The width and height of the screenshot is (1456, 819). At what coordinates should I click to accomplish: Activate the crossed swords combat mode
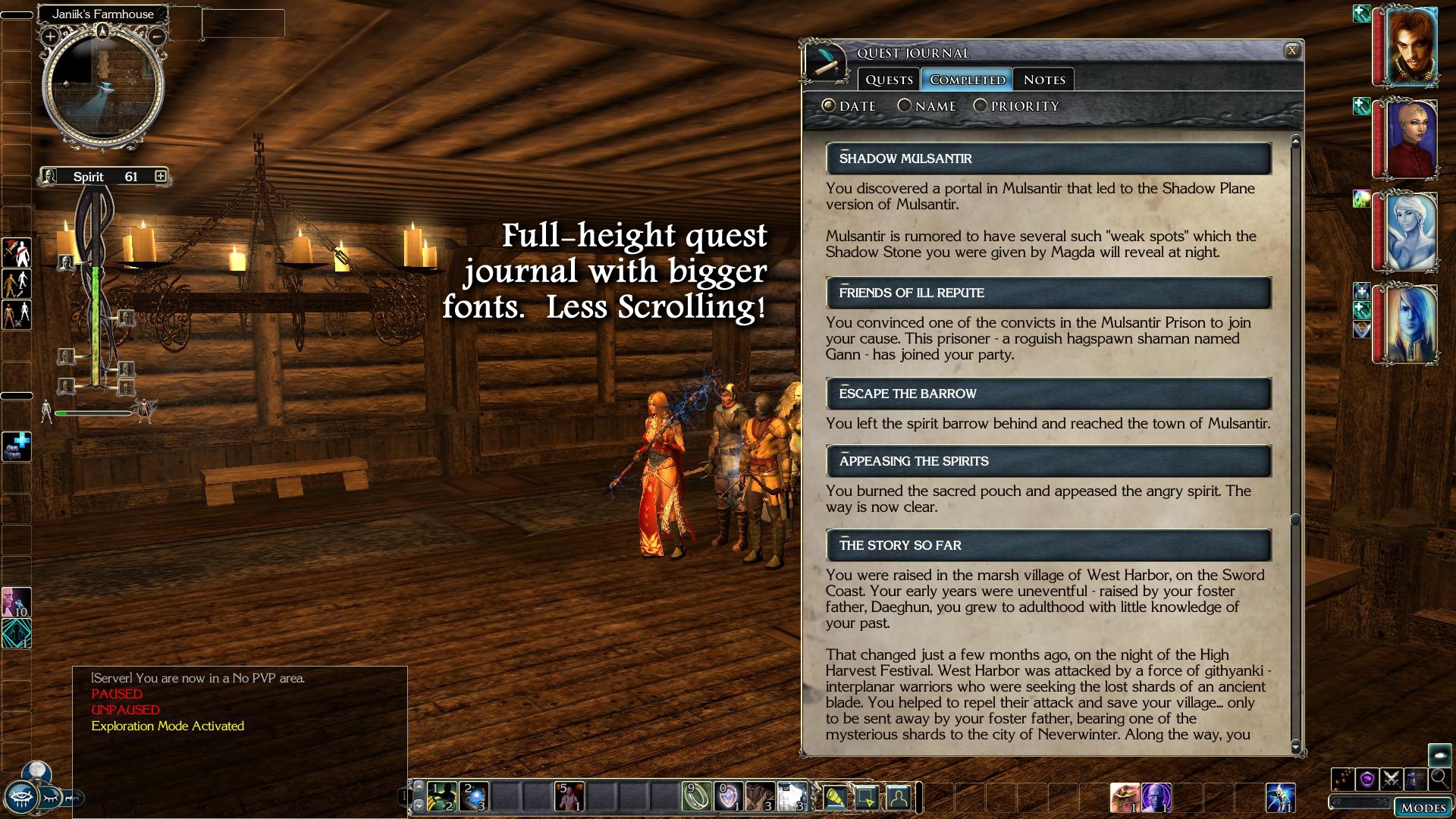1392,779
